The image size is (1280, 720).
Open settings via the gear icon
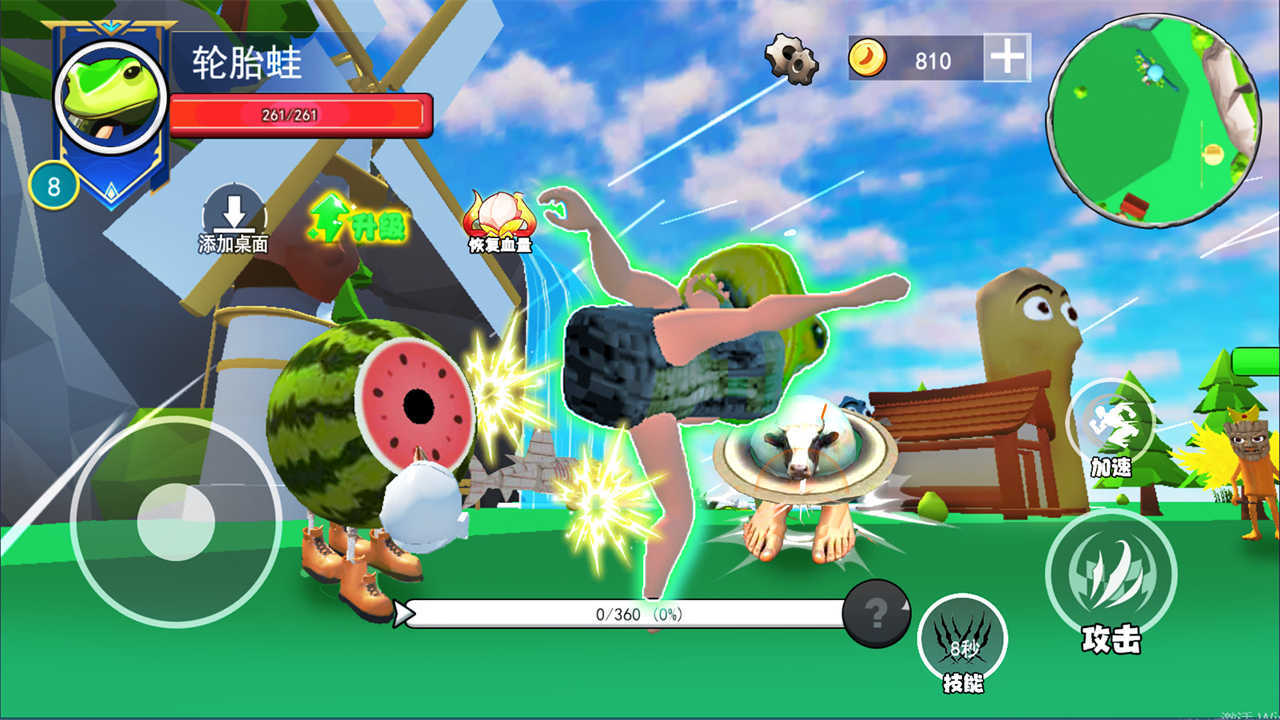click(x=791, y=59)
